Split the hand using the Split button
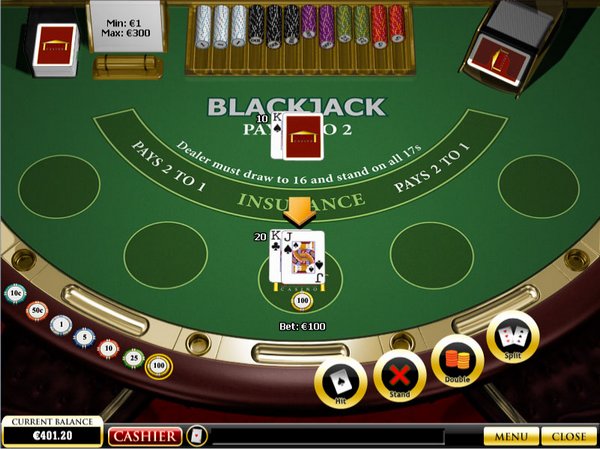Screen dimensions: 600x449 pyautogui.click(x=513, y=338)
